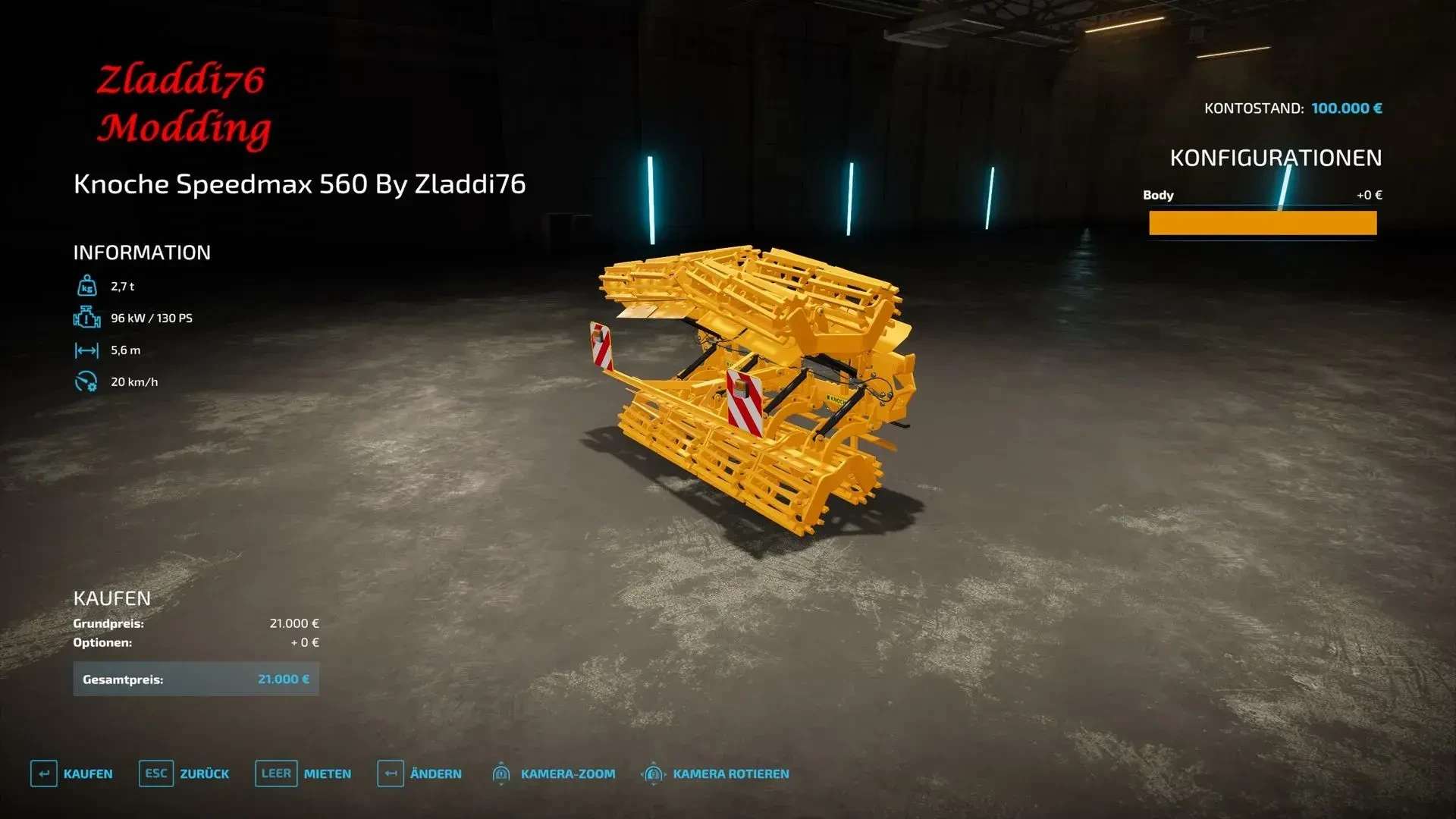The image size is (1456, 819).
Task: Open the INFORMATION section header
Action: point(141,253)
